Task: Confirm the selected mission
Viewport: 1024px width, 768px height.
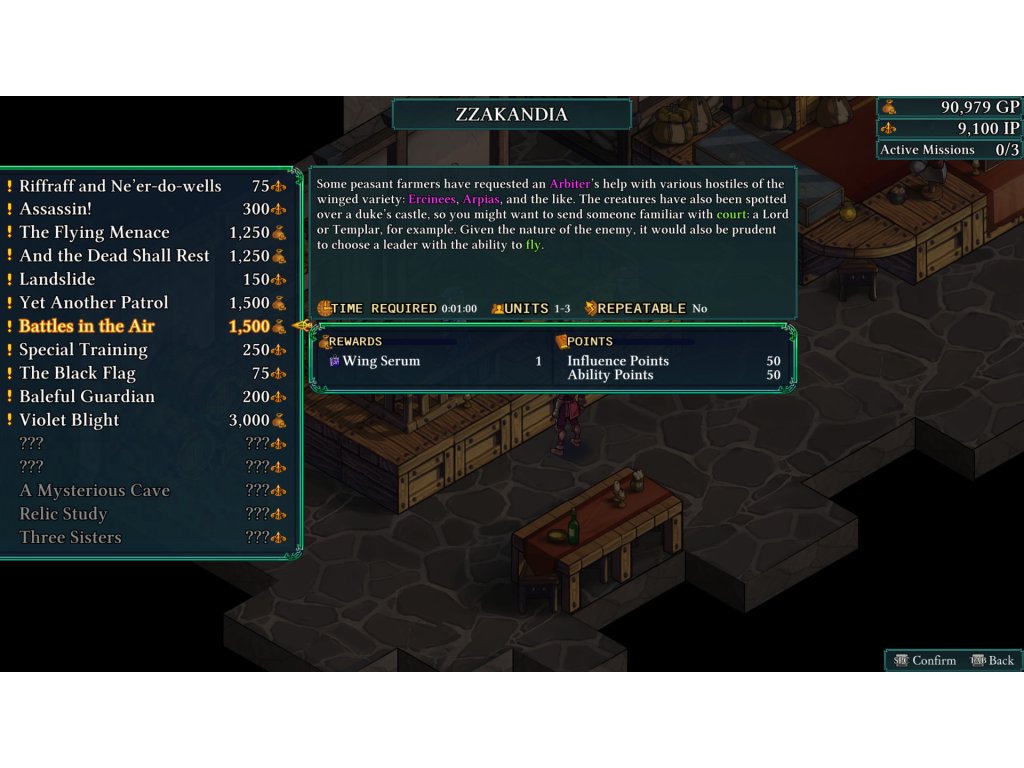Action: tap(925, 660)
